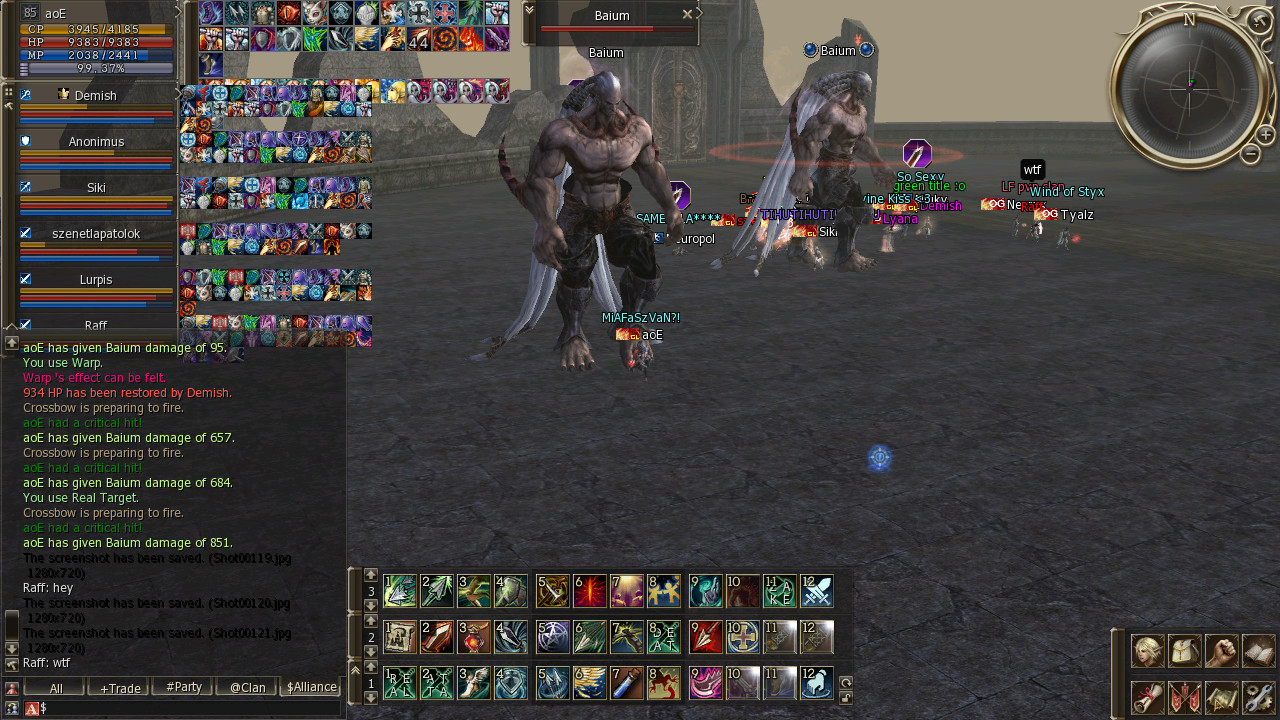Select party member Demish
This screenshot has height=720, width=1280.
pyautogui.click(x=96, y=96)
